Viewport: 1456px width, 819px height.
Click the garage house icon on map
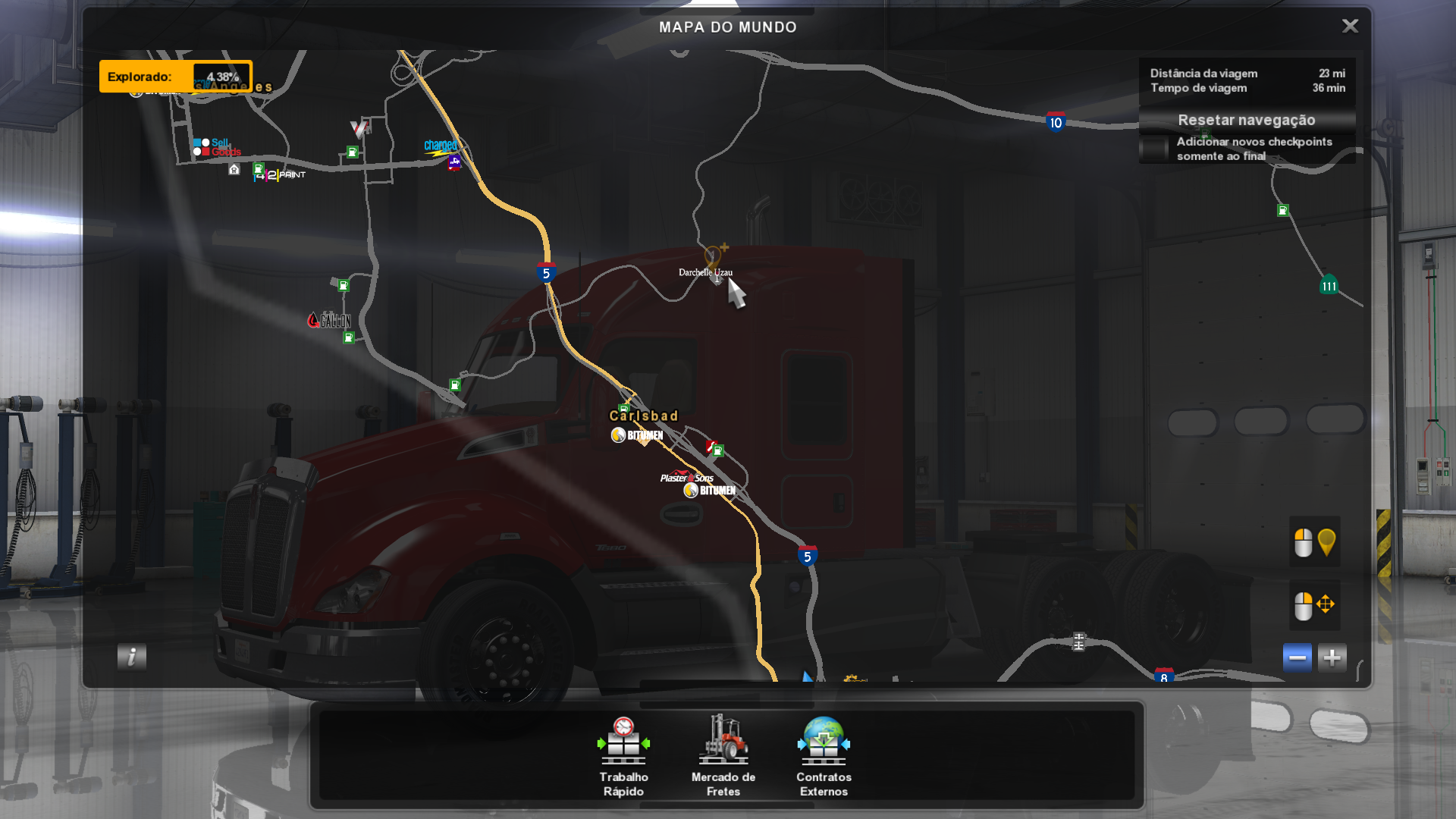click(x=234, y=170)
